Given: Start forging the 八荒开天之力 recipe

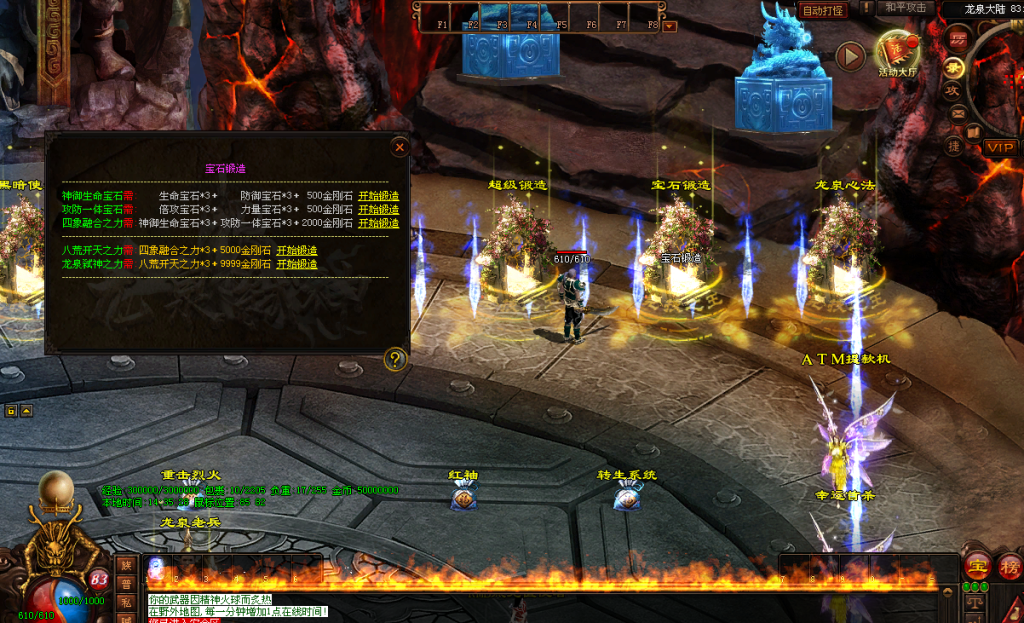Looking at the screenshot, I should pos(297,251).
